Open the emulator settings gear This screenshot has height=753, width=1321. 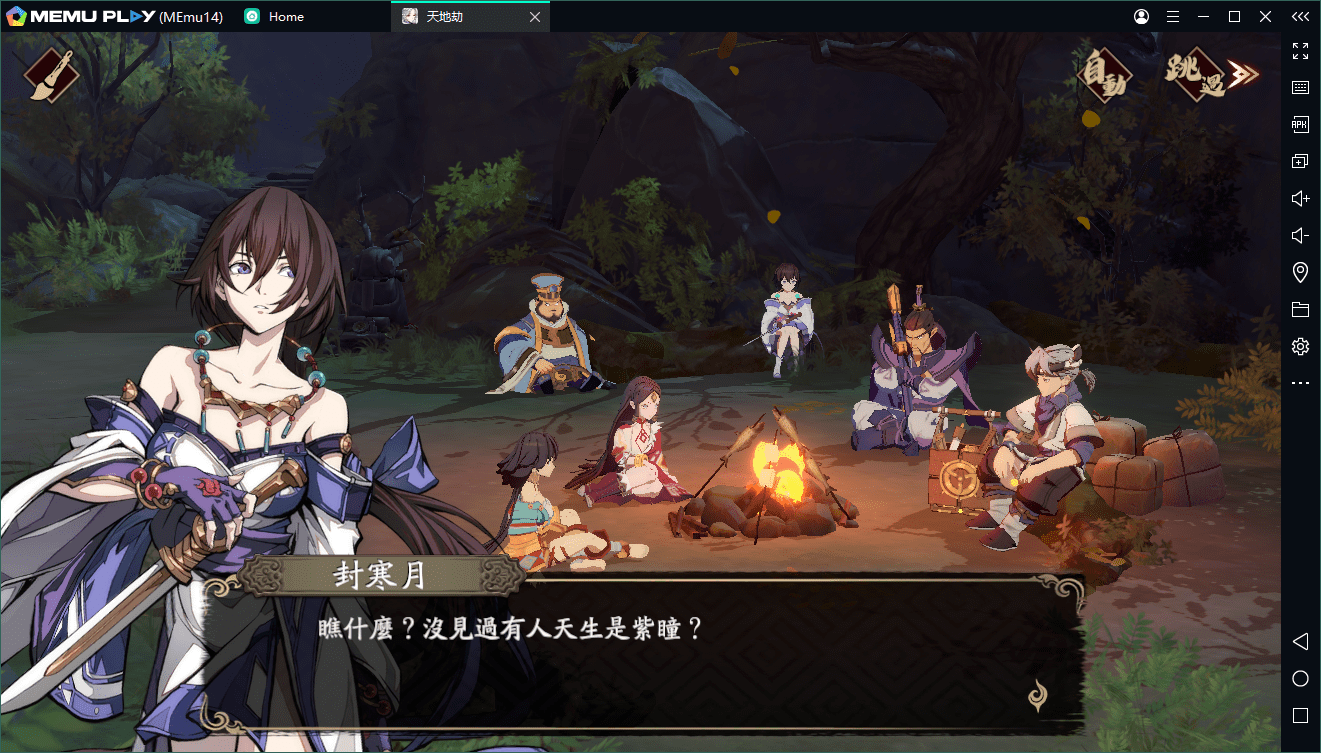[x=1300, y=347]
